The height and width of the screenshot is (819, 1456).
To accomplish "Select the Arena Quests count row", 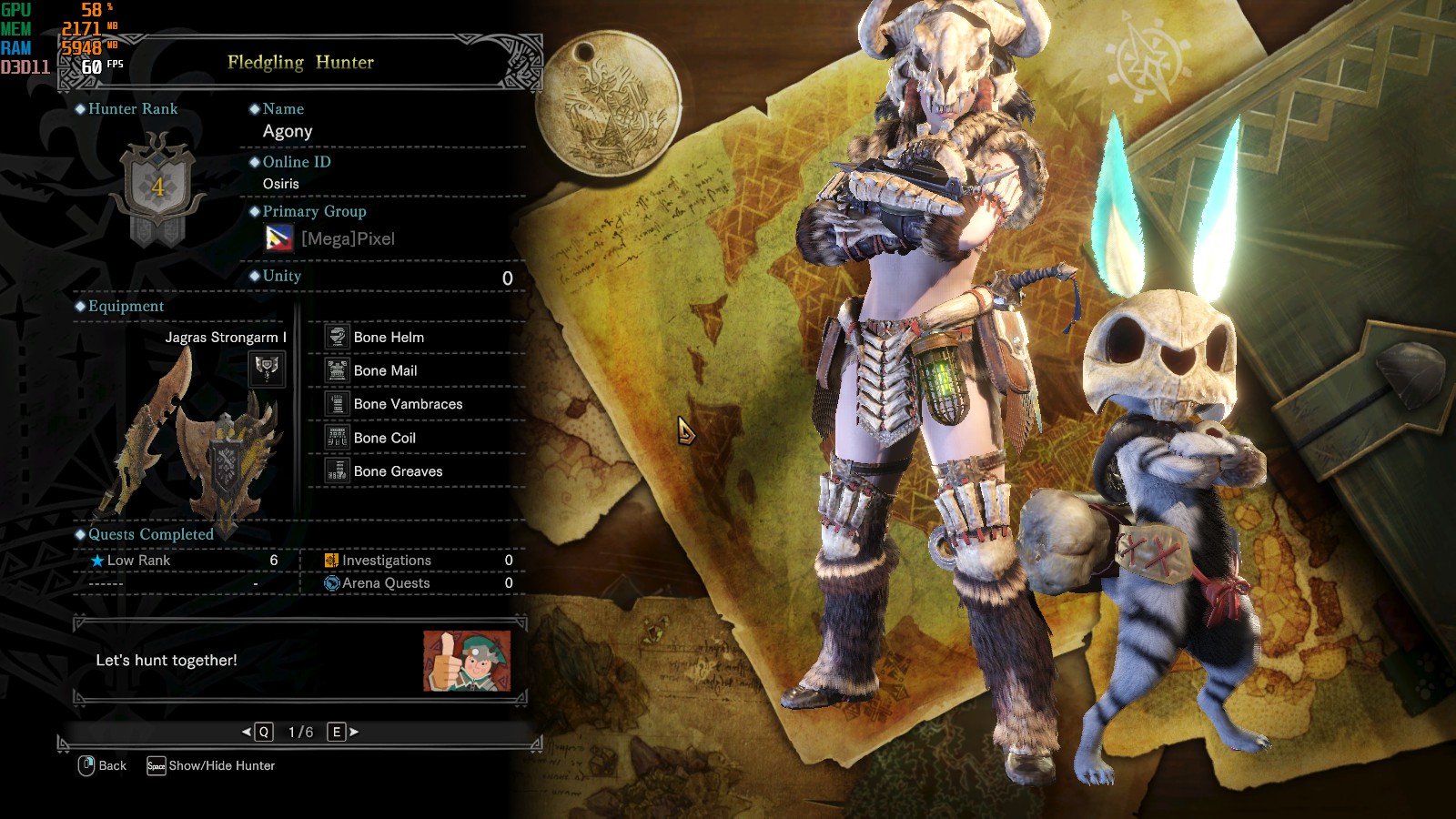I will pyautogui.click(x=418, y=583).
